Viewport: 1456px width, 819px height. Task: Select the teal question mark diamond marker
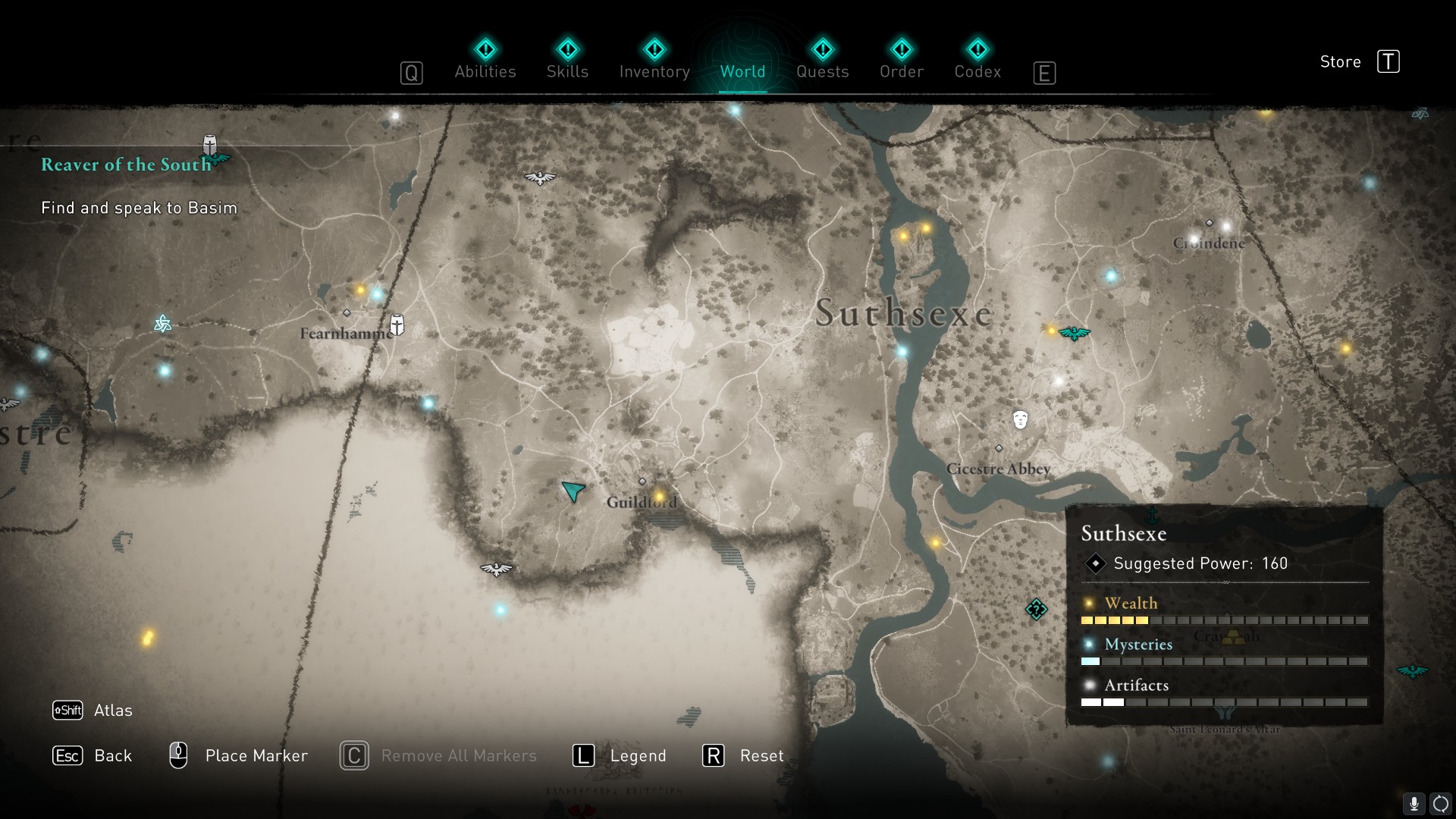[x=1036, y=609]
